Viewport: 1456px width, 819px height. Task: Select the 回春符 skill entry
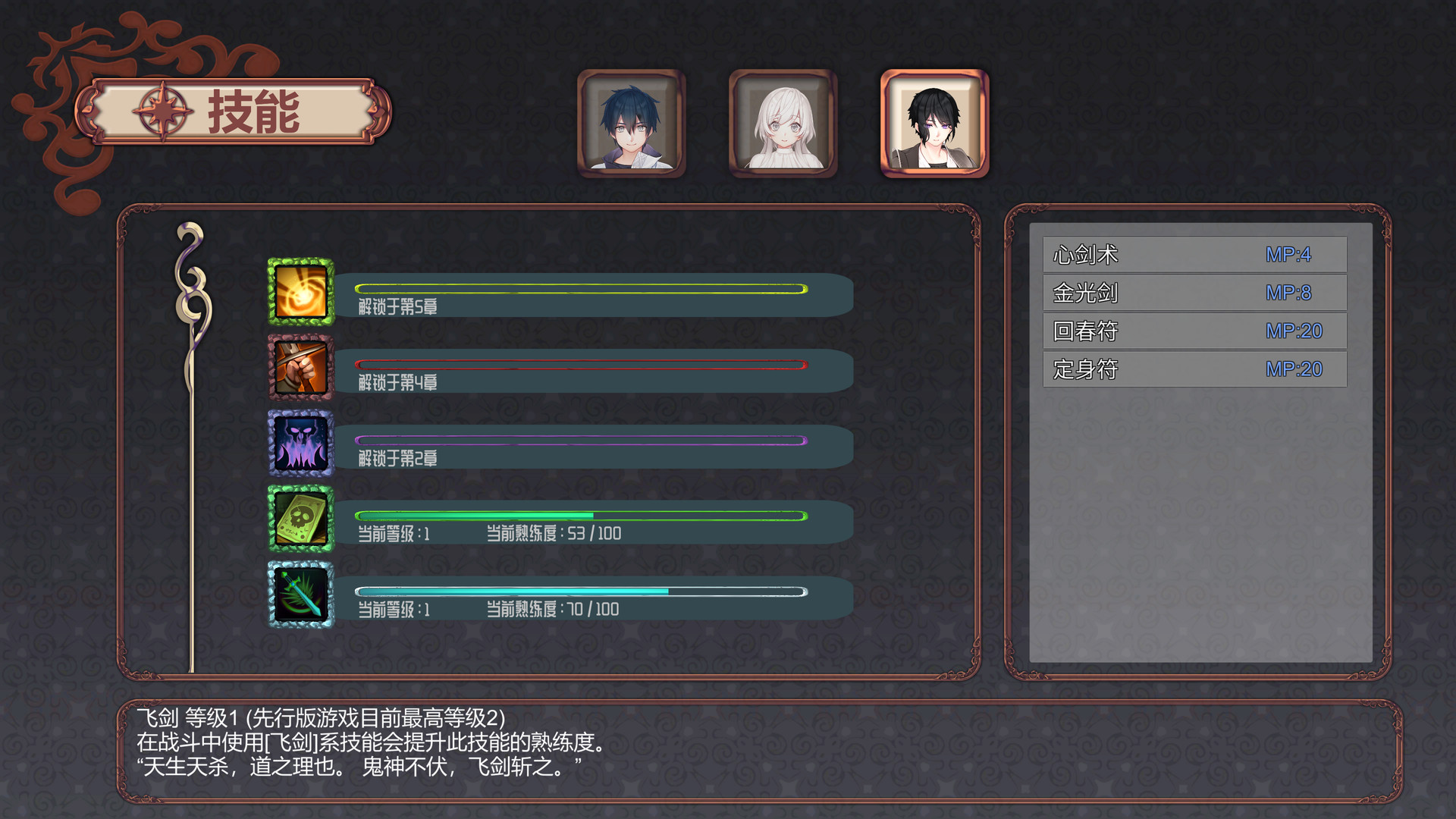click(x=1194, y=331)
